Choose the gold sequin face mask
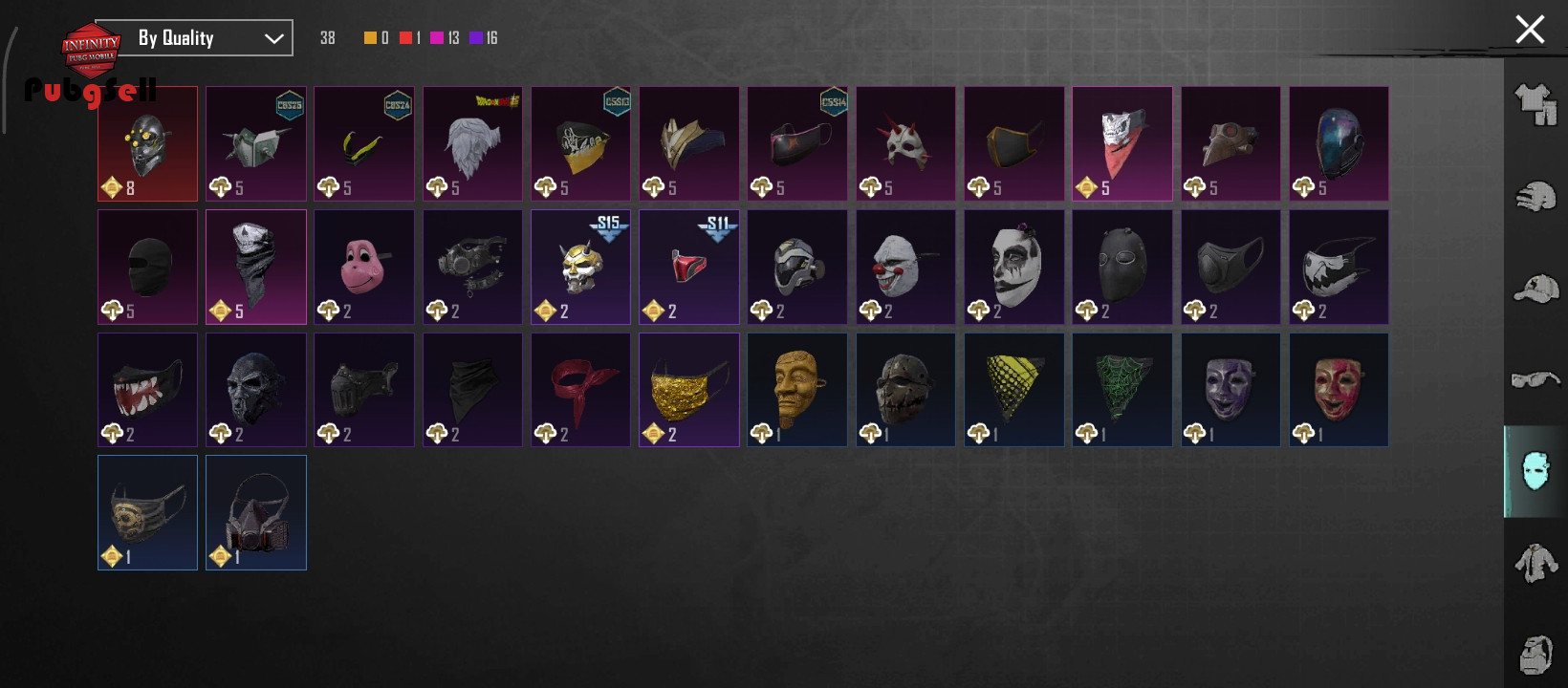 pos(689,389)
